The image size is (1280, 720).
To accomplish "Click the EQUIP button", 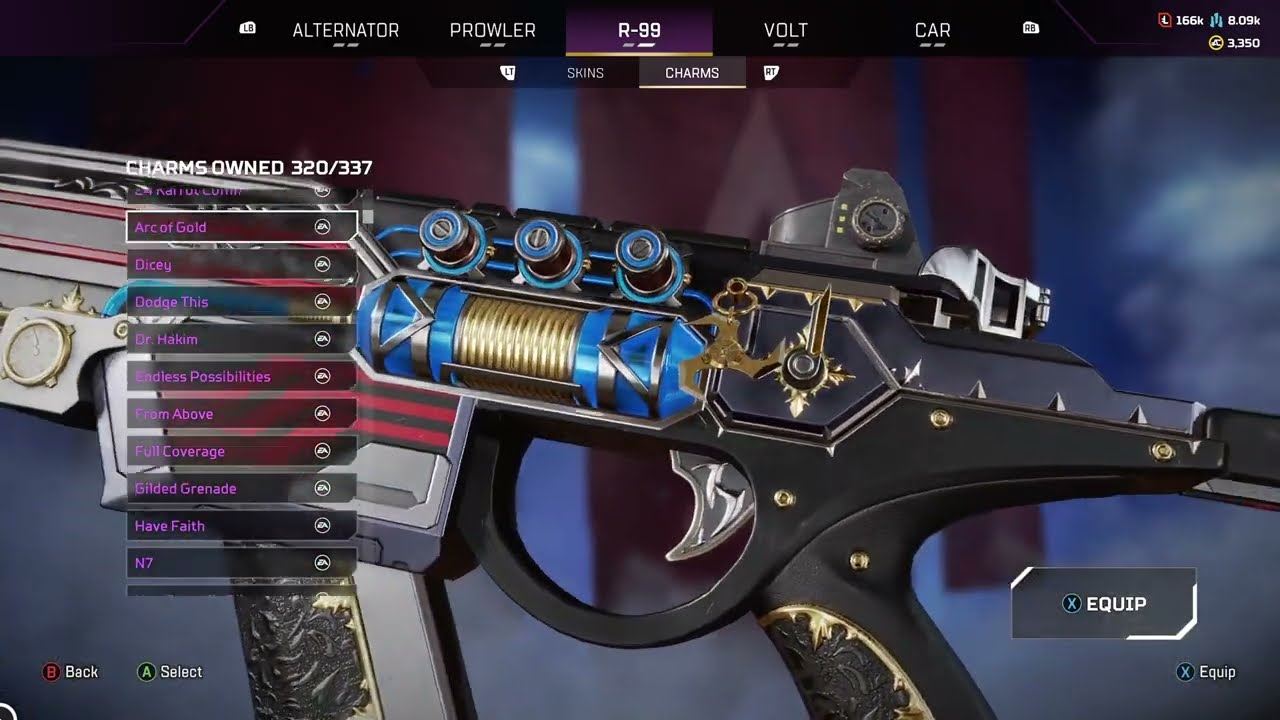I will (1104, 603).
